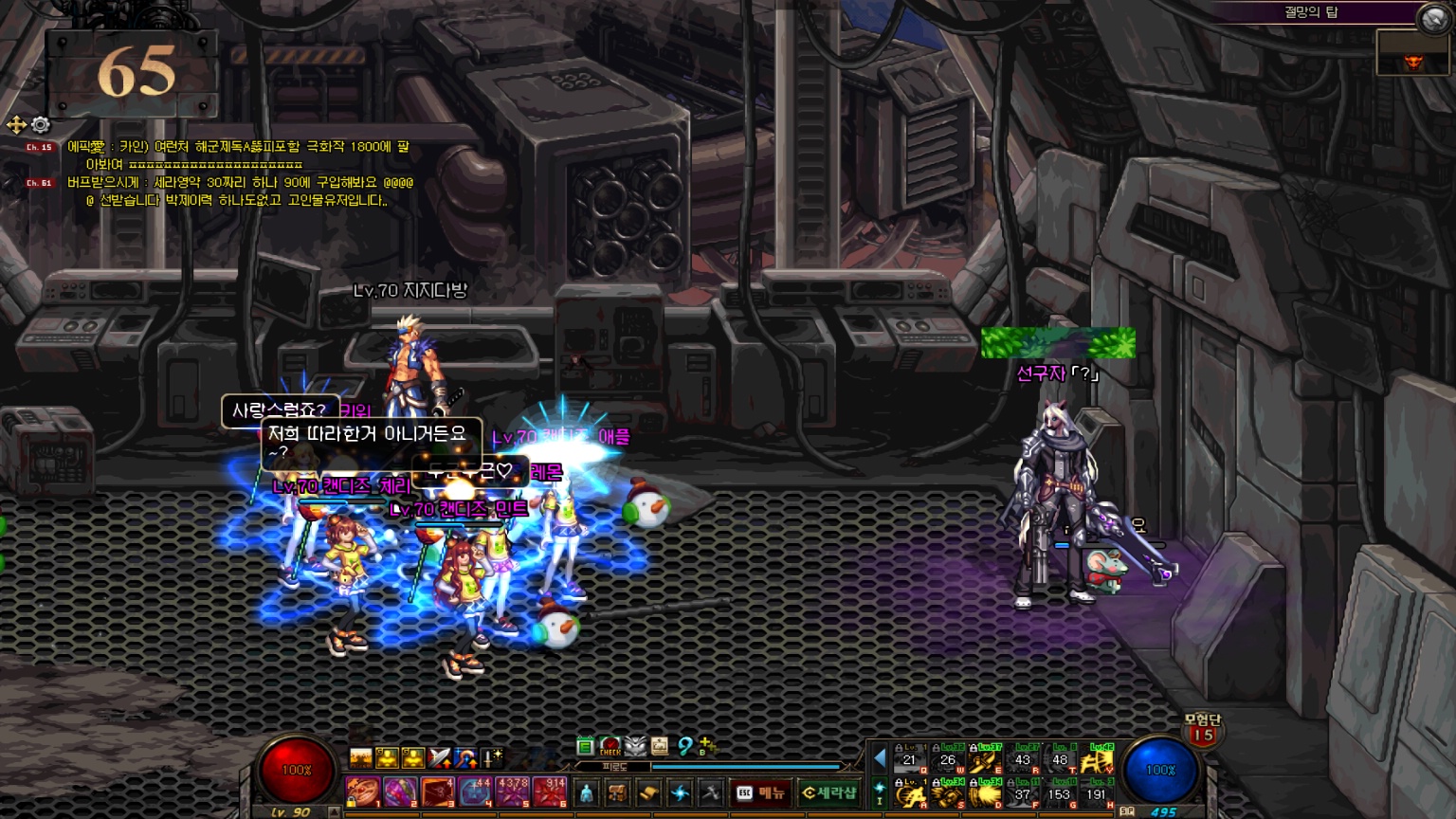Open the green calendar event icon
1456x819 pixels.
(585, 747)
